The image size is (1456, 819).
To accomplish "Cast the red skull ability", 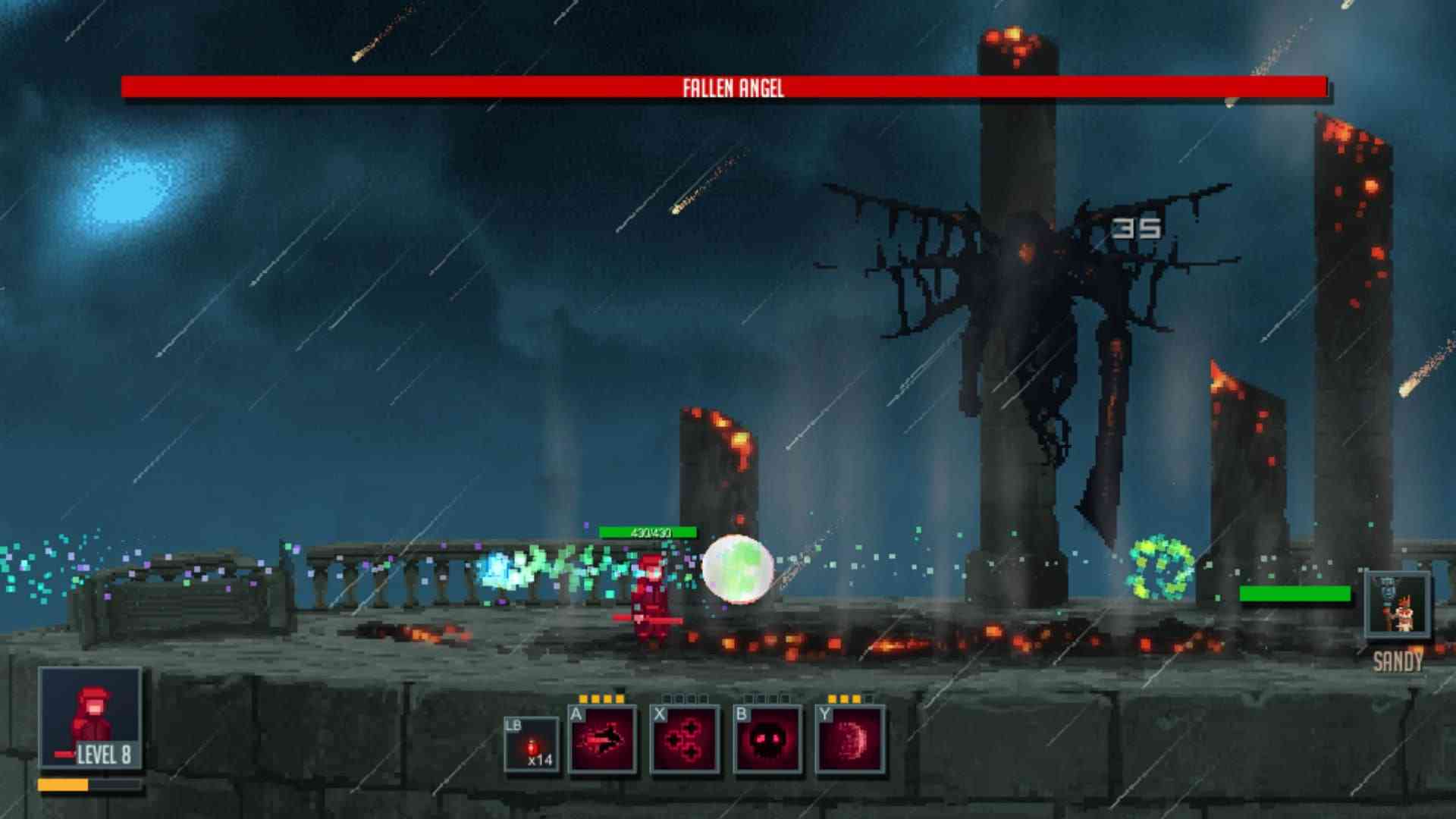I will (767, 739).
